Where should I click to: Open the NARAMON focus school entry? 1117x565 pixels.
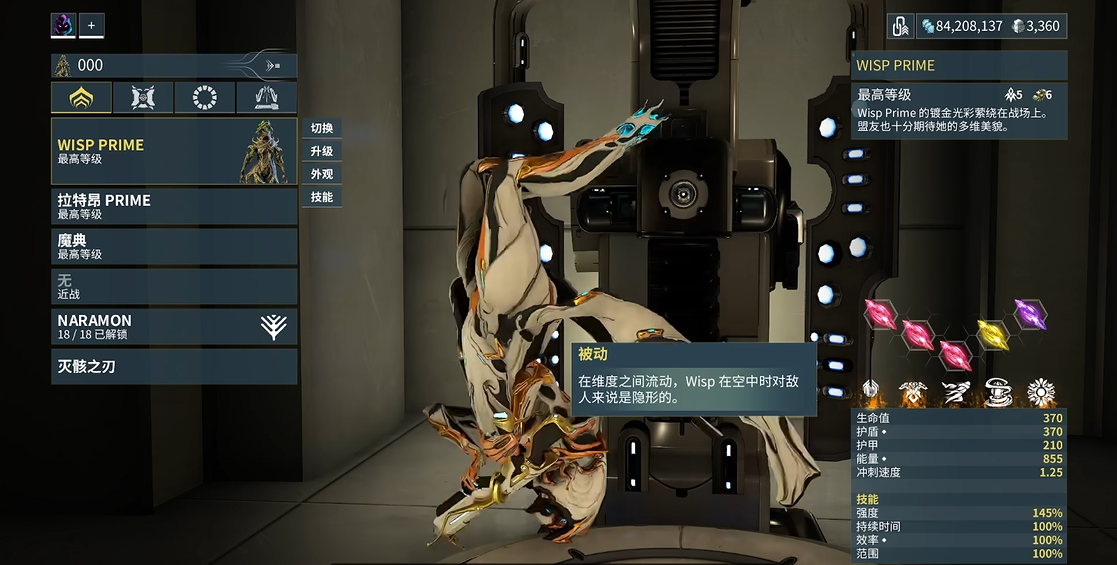[x=174, y=326]
